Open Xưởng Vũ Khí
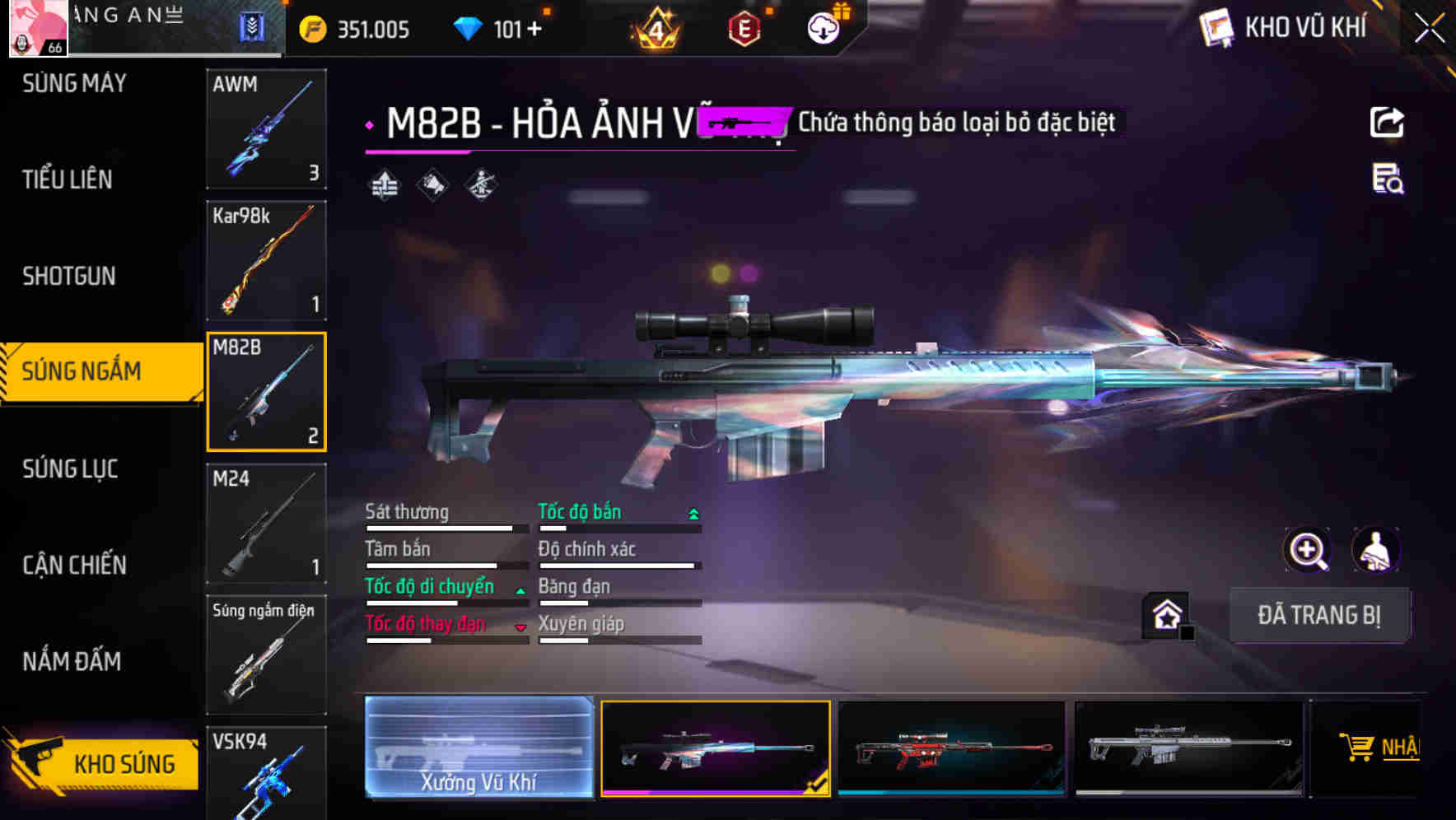The height and width of the screenshot is (820, 1456). coord(478,748)
